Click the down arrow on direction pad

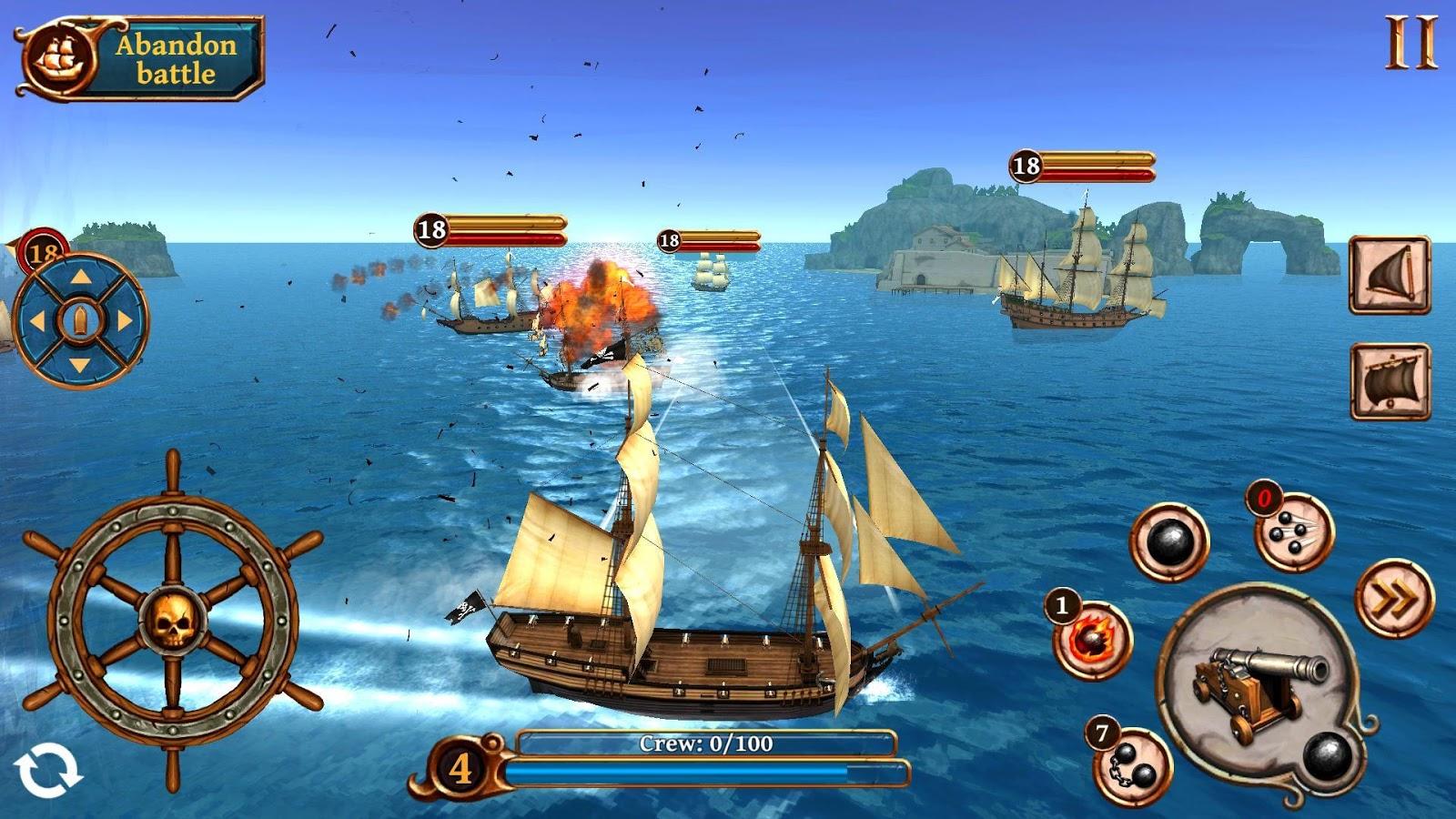click(x=80, y=365)
